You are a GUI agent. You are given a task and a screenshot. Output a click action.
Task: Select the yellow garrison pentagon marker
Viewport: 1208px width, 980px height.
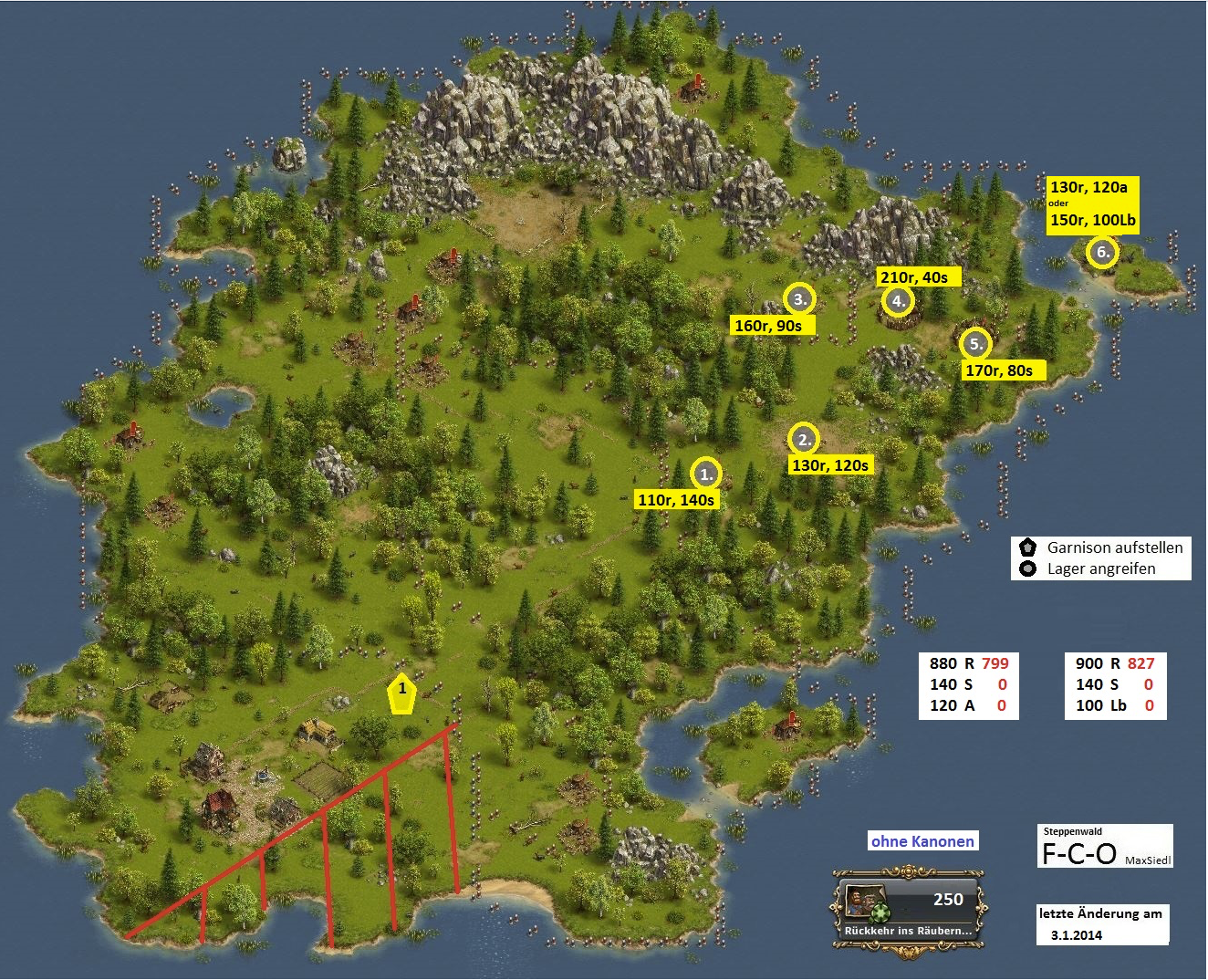point(401,694)
